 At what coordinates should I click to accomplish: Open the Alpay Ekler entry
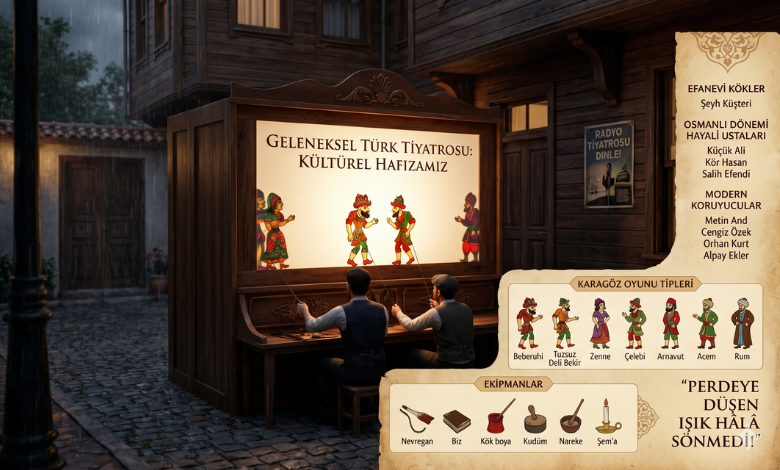click(727, 255)
